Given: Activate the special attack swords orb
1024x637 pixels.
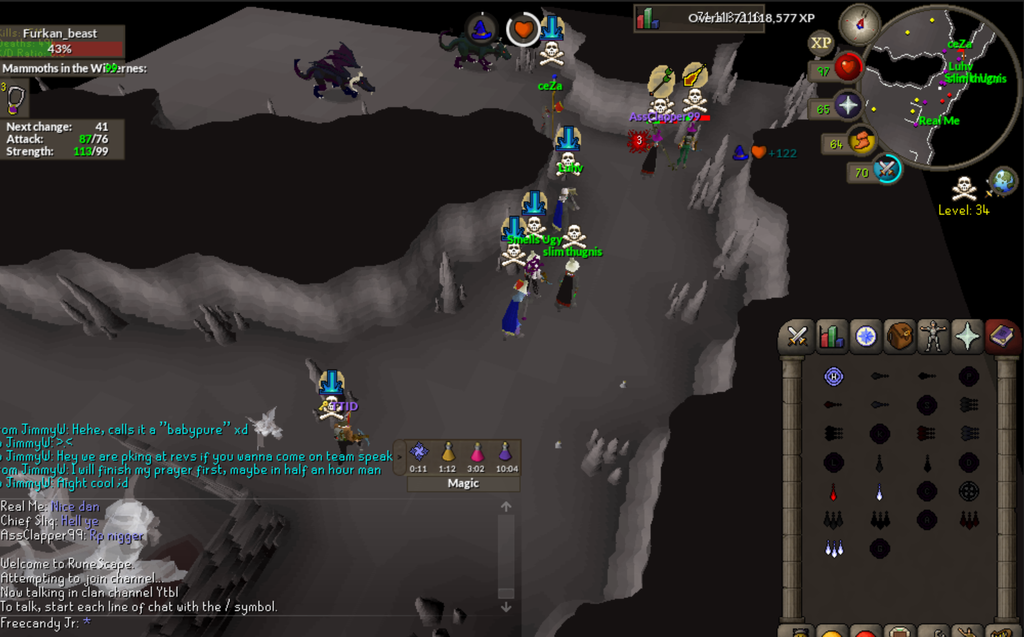Looking at the screenshot, I should pos(886,170).
